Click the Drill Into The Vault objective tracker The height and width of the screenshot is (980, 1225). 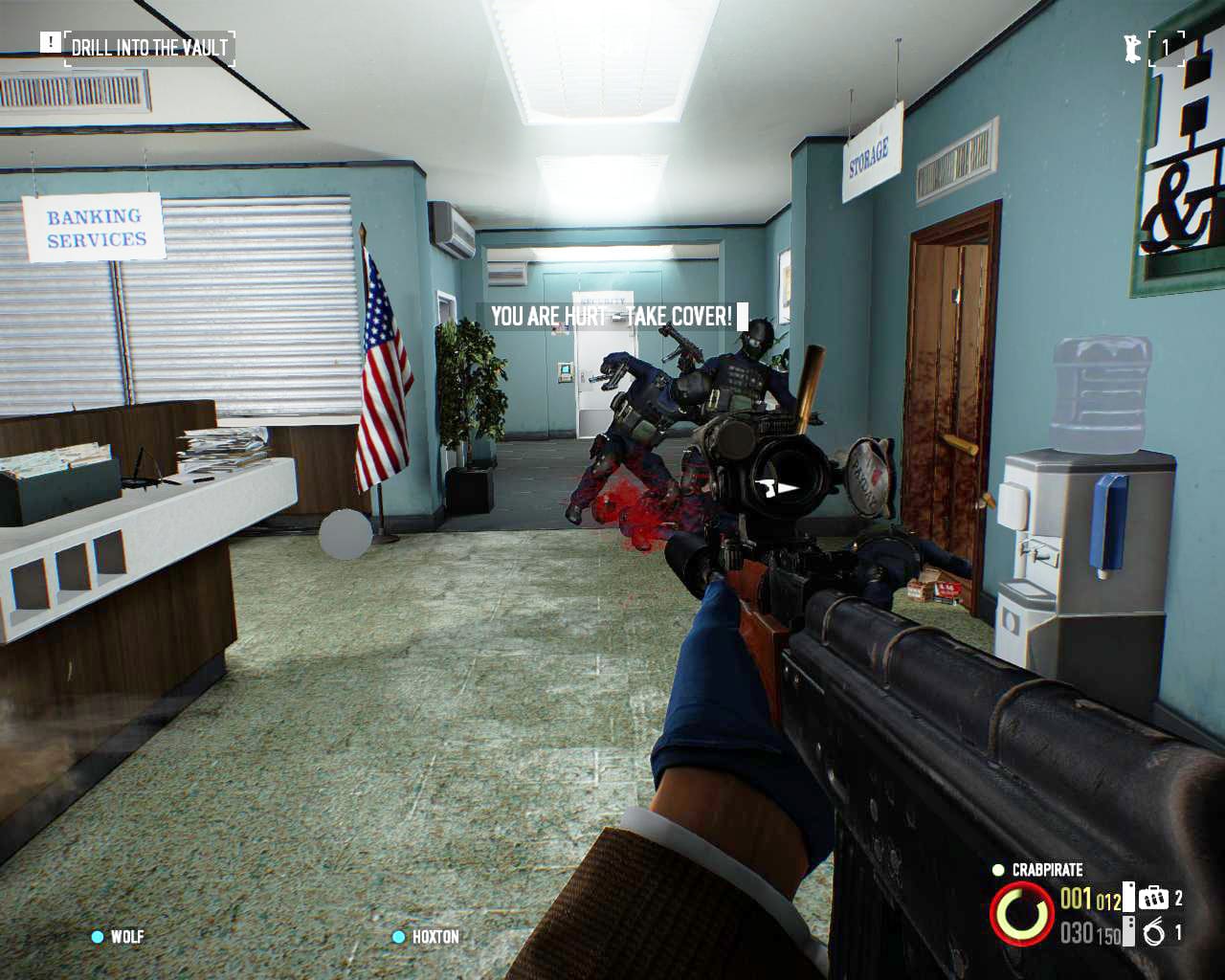[x=149, y=47]
